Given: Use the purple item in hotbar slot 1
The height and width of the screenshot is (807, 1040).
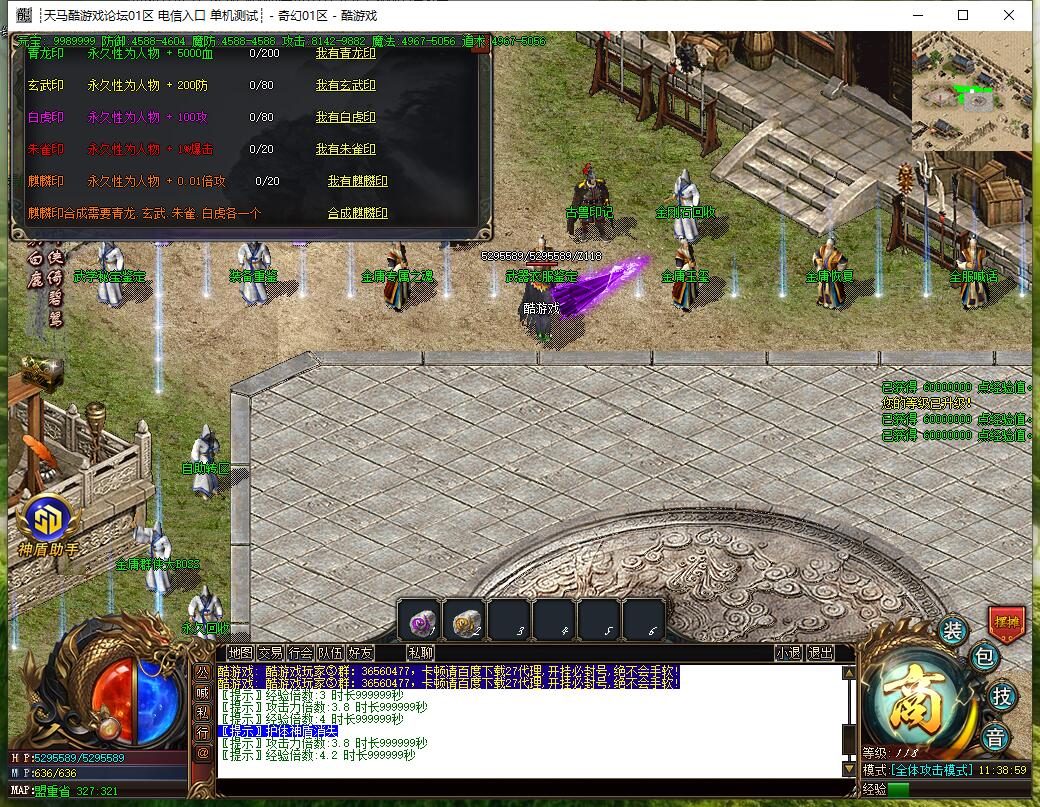Looking at the screenshot, I should [x=419, y=622].
